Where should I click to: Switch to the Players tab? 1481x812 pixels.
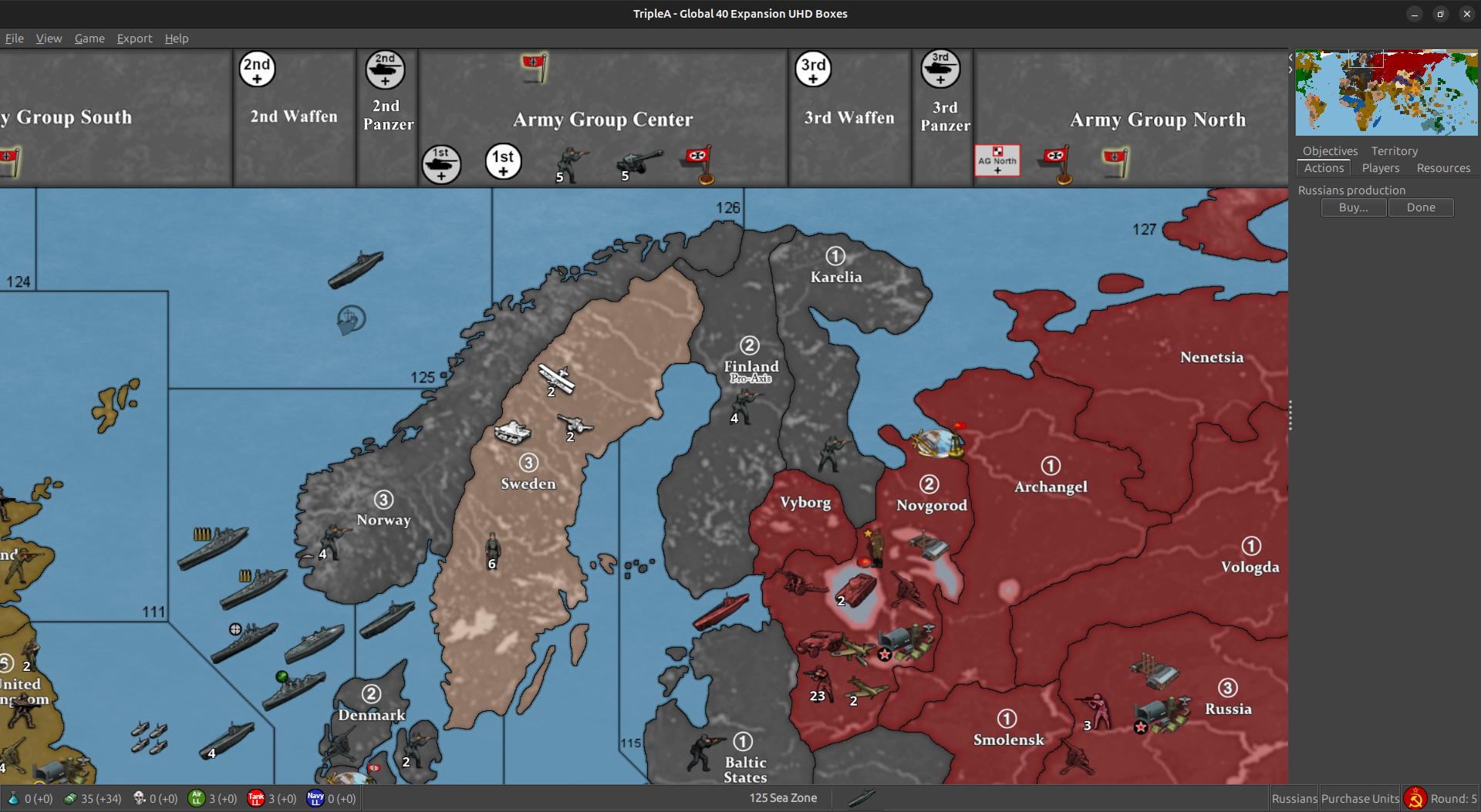pos(1380,167)
